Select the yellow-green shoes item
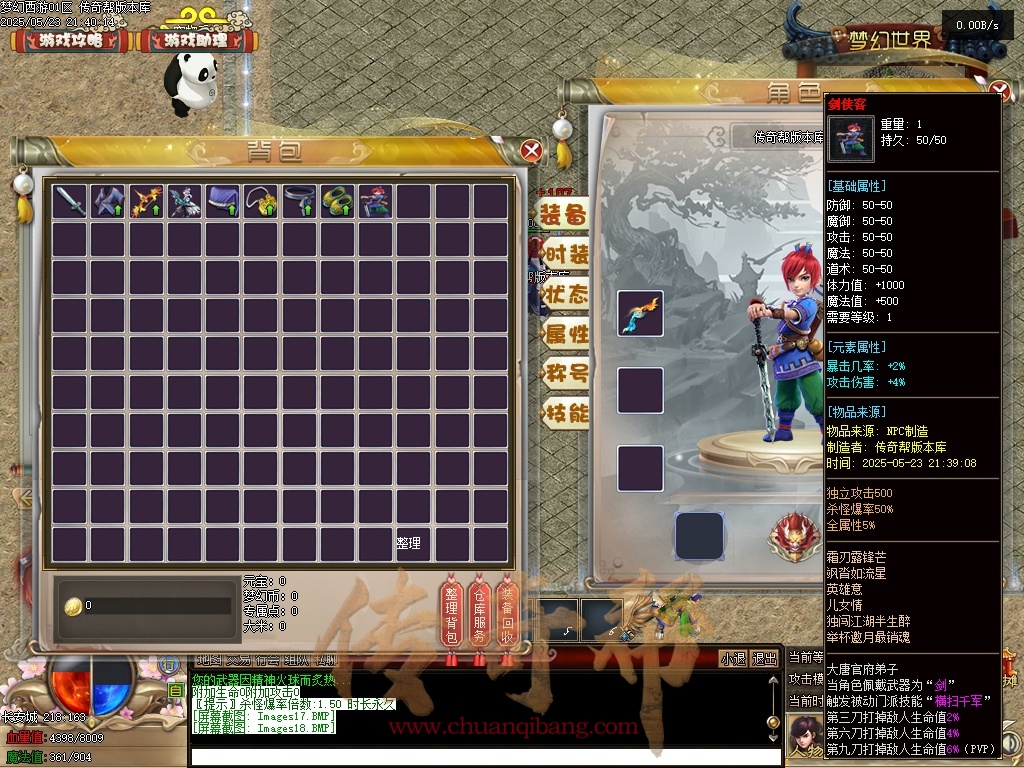1024x768 pixels. 338,202
